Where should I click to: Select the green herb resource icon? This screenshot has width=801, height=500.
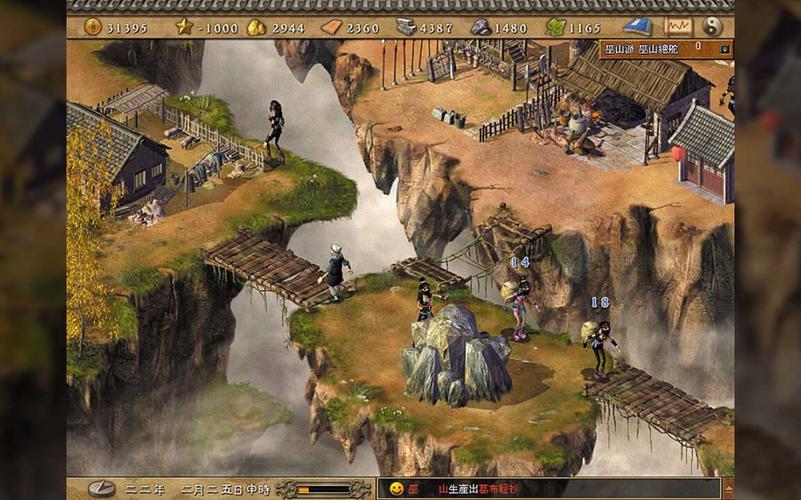tap(555, 27)
